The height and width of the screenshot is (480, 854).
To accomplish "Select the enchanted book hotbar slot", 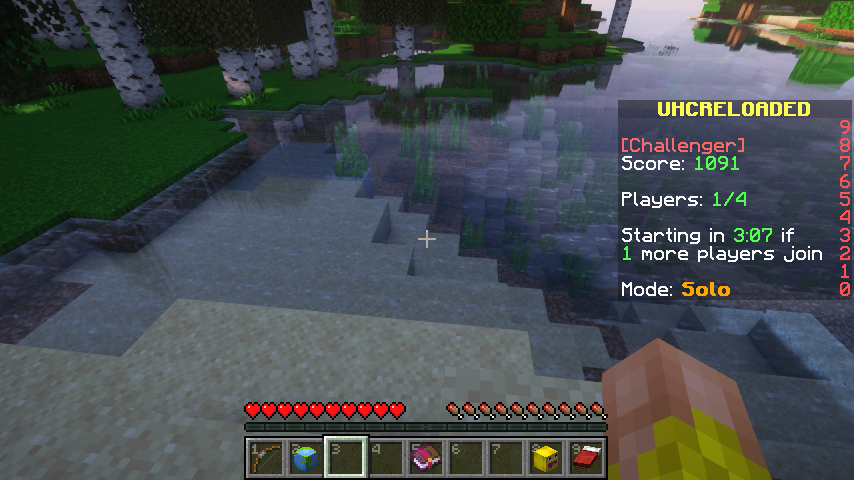I will tap(426, 458).
